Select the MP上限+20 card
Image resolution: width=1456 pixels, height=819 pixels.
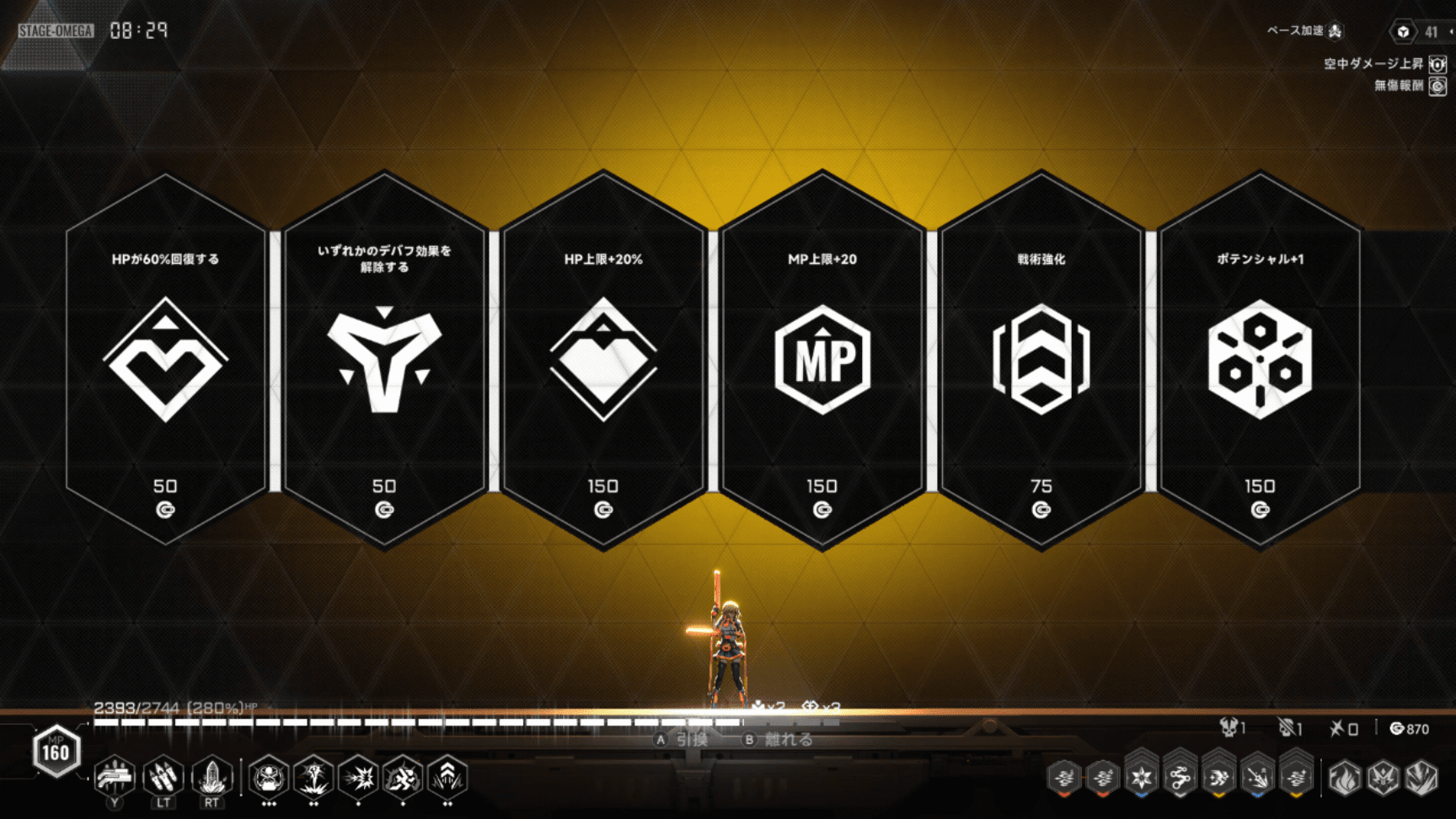coord(822,360)
